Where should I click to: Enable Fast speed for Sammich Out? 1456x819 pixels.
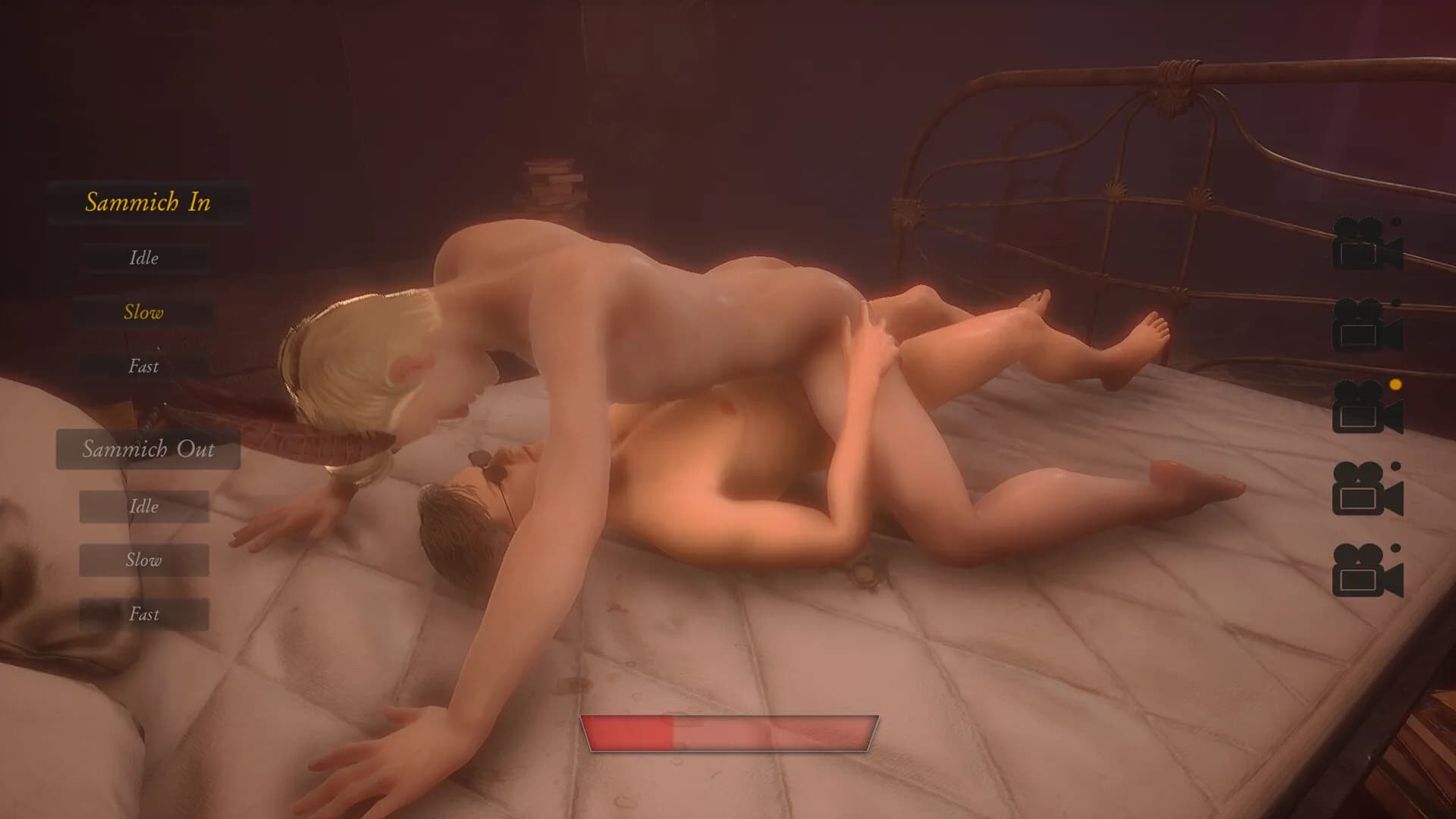[144, 614]
